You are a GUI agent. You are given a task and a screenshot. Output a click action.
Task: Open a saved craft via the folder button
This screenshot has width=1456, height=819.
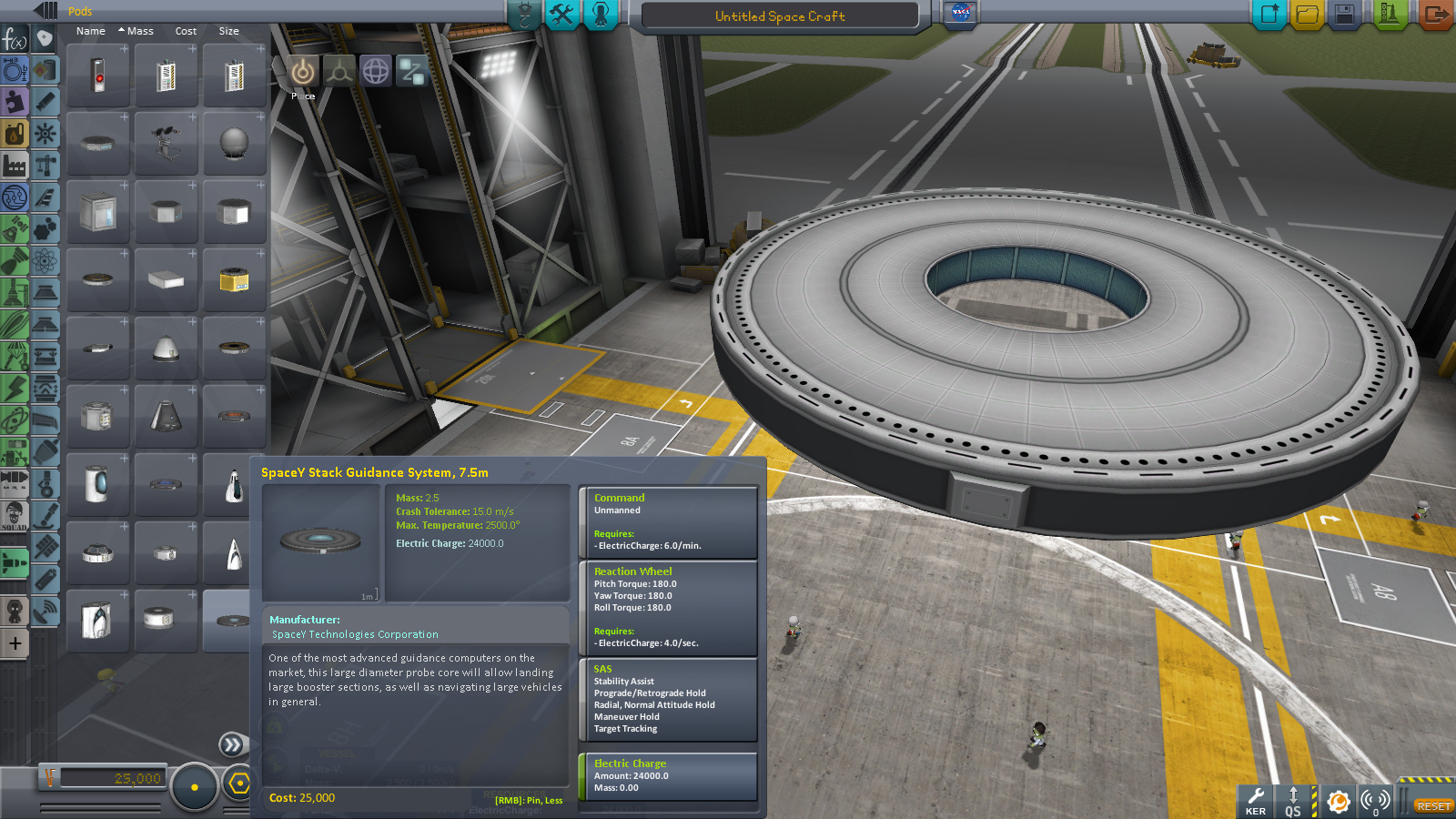(x=1307, y=15)
